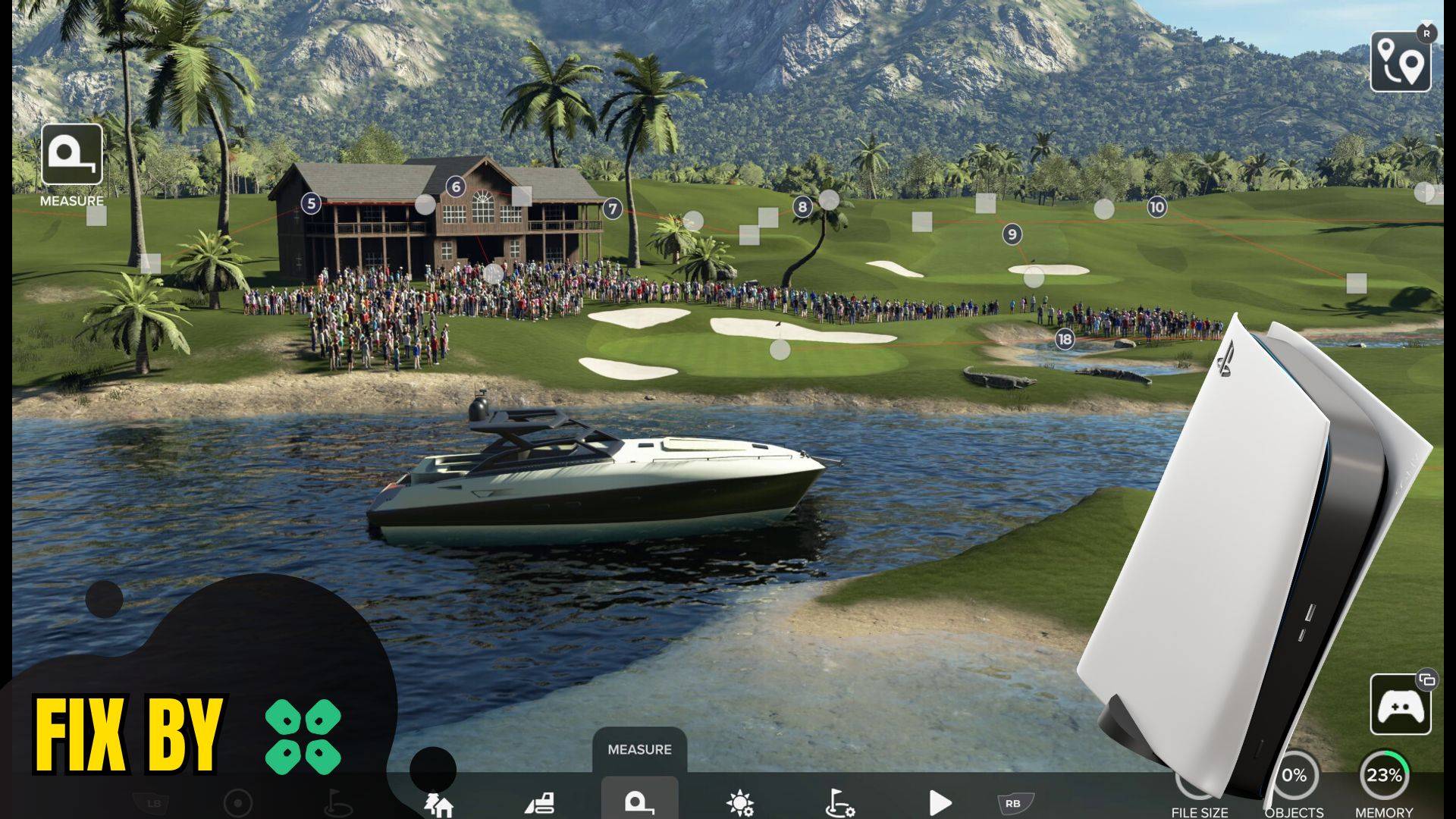The image size is (1456, 819).
Task: Select hole 5 marker
Action: [311, 203]
